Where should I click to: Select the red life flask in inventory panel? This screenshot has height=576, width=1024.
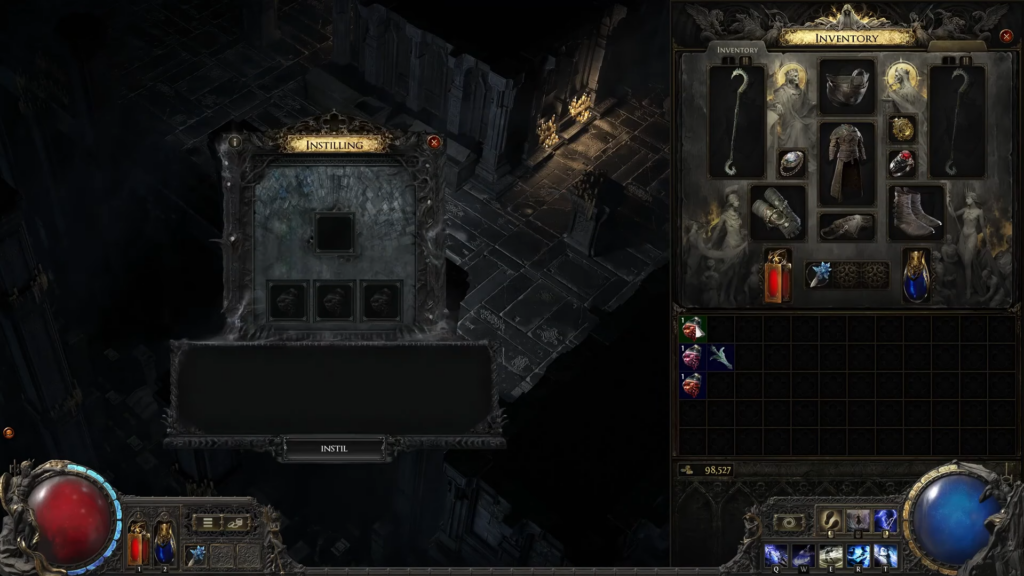(x=778, y=275)
